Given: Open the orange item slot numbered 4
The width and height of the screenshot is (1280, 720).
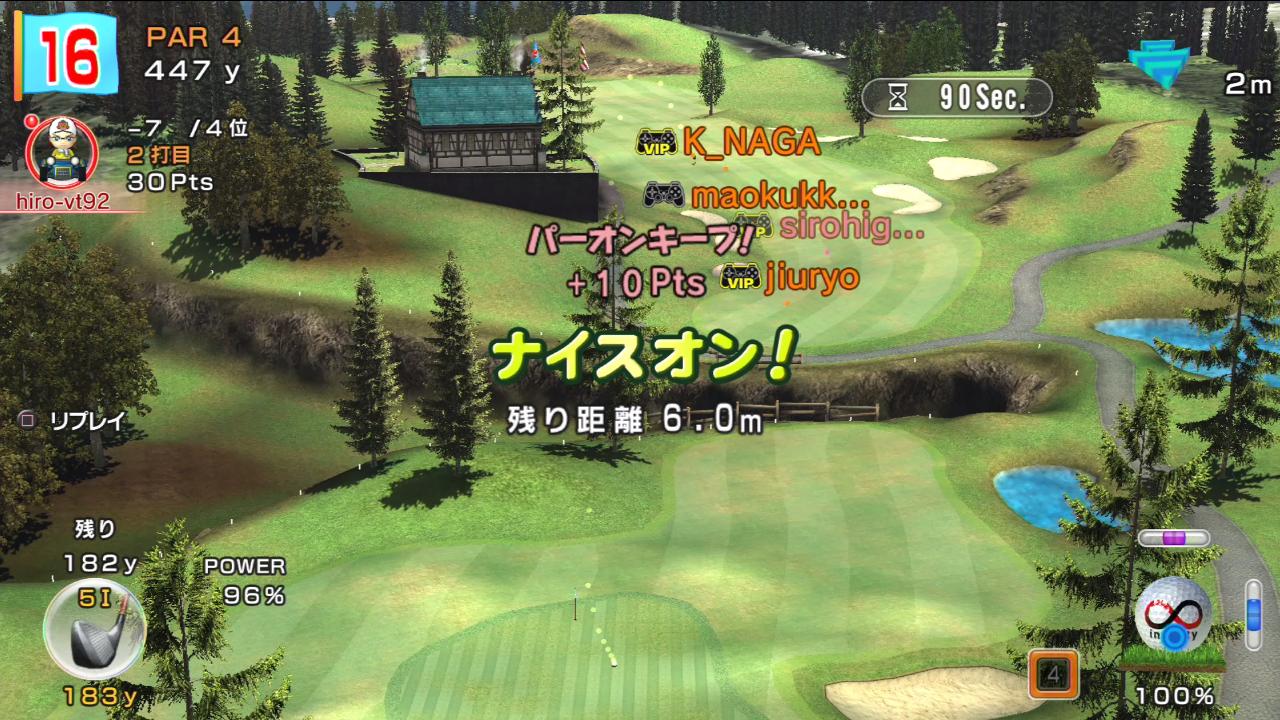Looking at the screenshot, I should point(1053,674).
